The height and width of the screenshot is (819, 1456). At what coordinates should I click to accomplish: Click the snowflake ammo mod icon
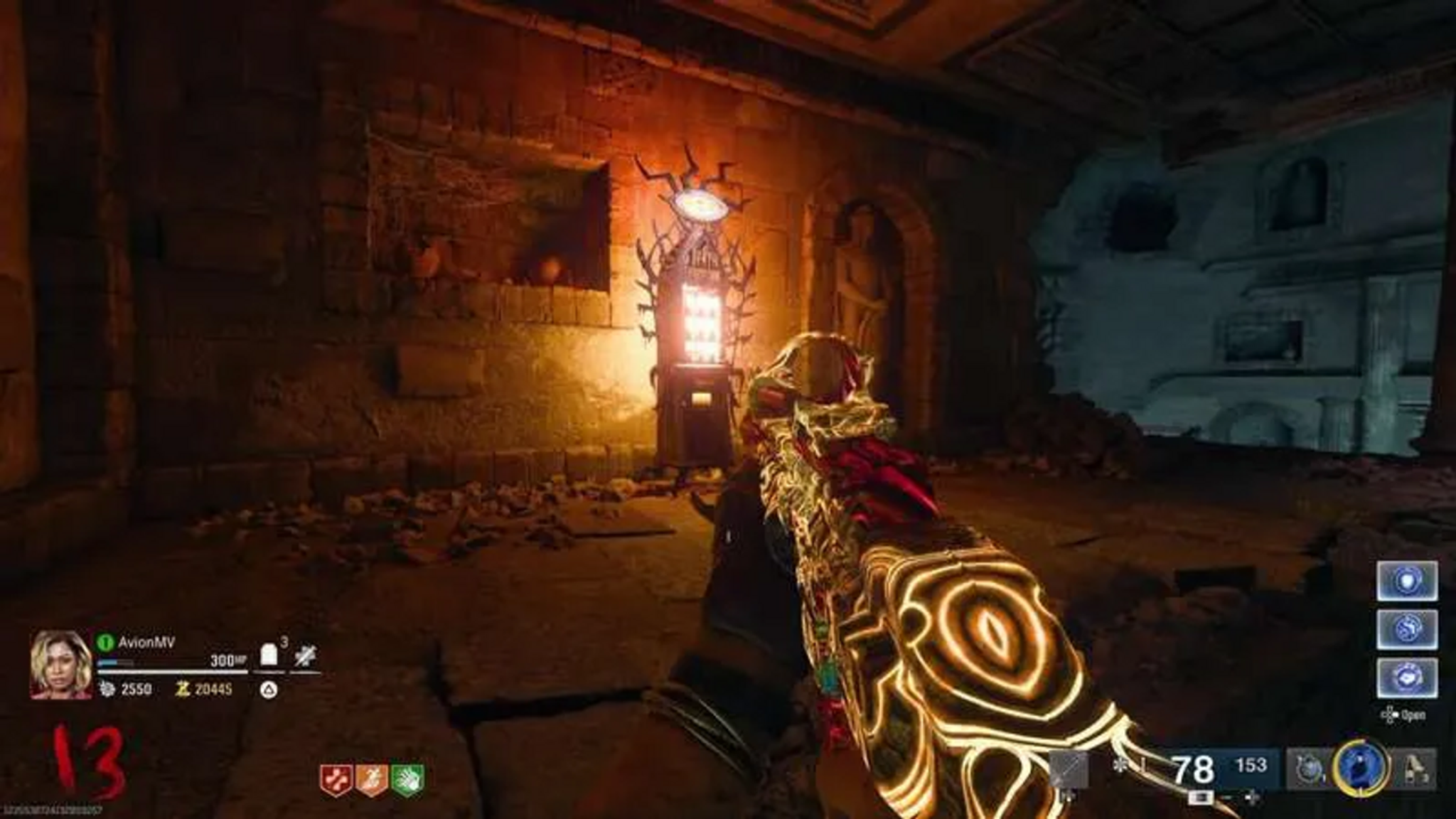1120,766
